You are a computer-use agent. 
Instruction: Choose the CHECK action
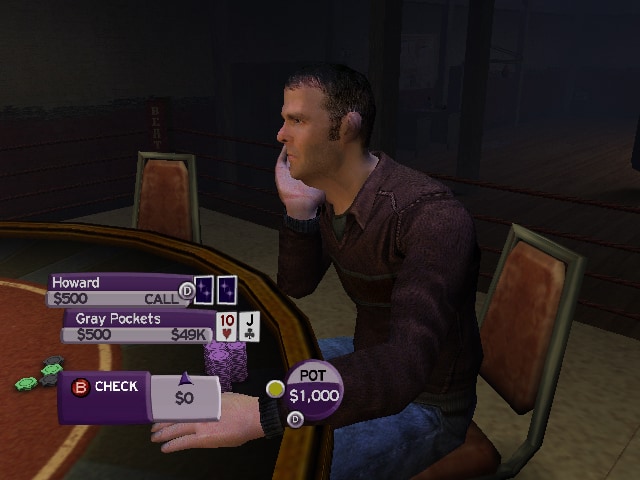(x=106, y=387)
